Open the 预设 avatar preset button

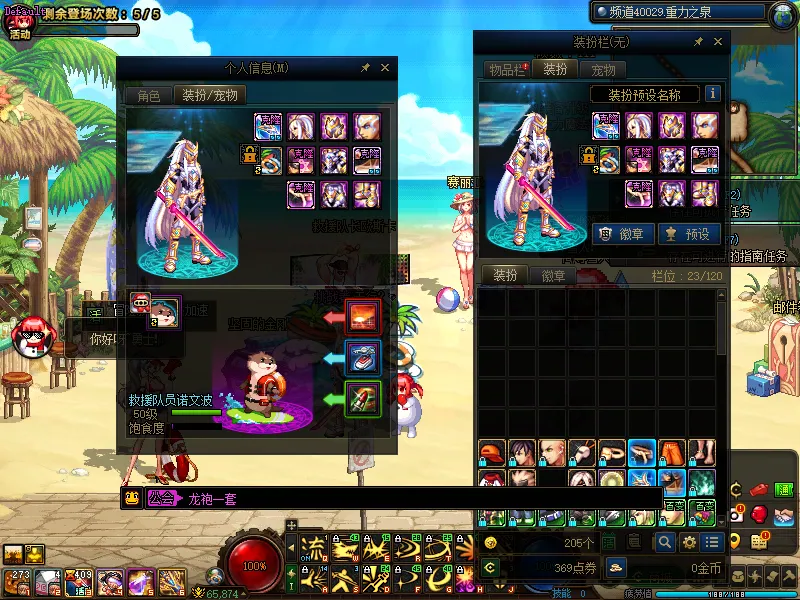point(687,234)
